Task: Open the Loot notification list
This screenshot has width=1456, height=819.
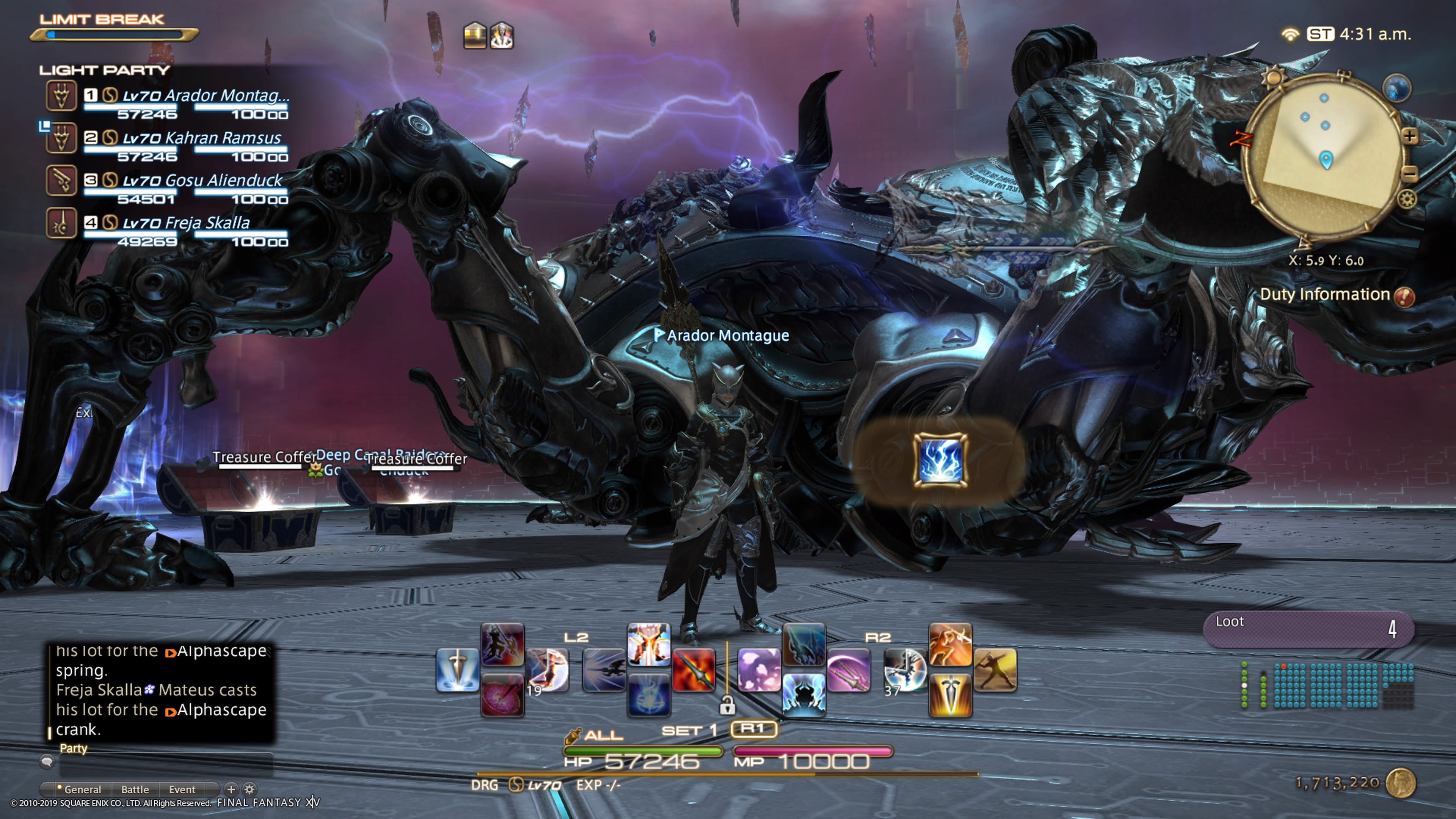Action: click(x=1308, y=628)
